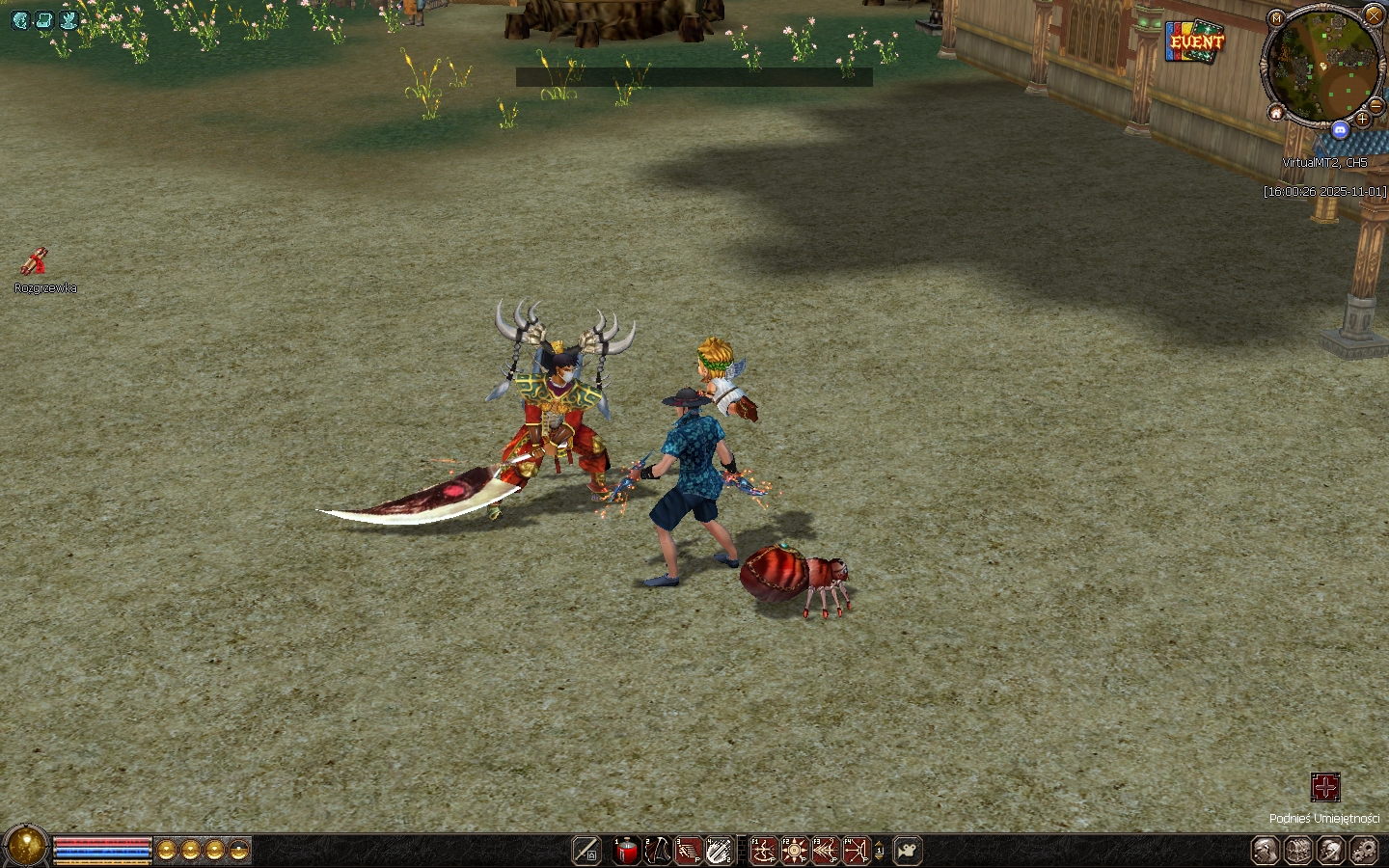1389x868 pixels.
Task: Activate the multi-arrow bow skill on F3
Action: tap(826, 851)
